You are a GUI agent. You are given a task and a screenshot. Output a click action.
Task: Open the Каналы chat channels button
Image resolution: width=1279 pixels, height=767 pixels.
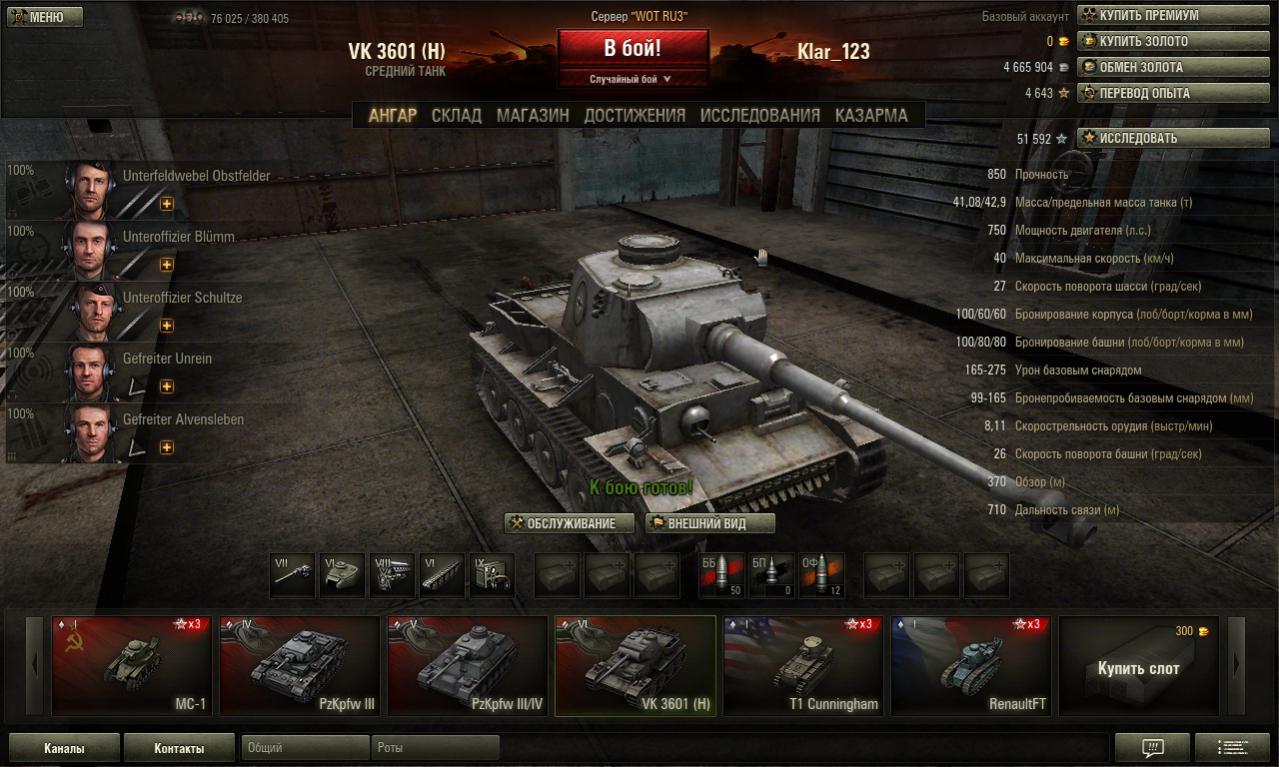(64, 748)
